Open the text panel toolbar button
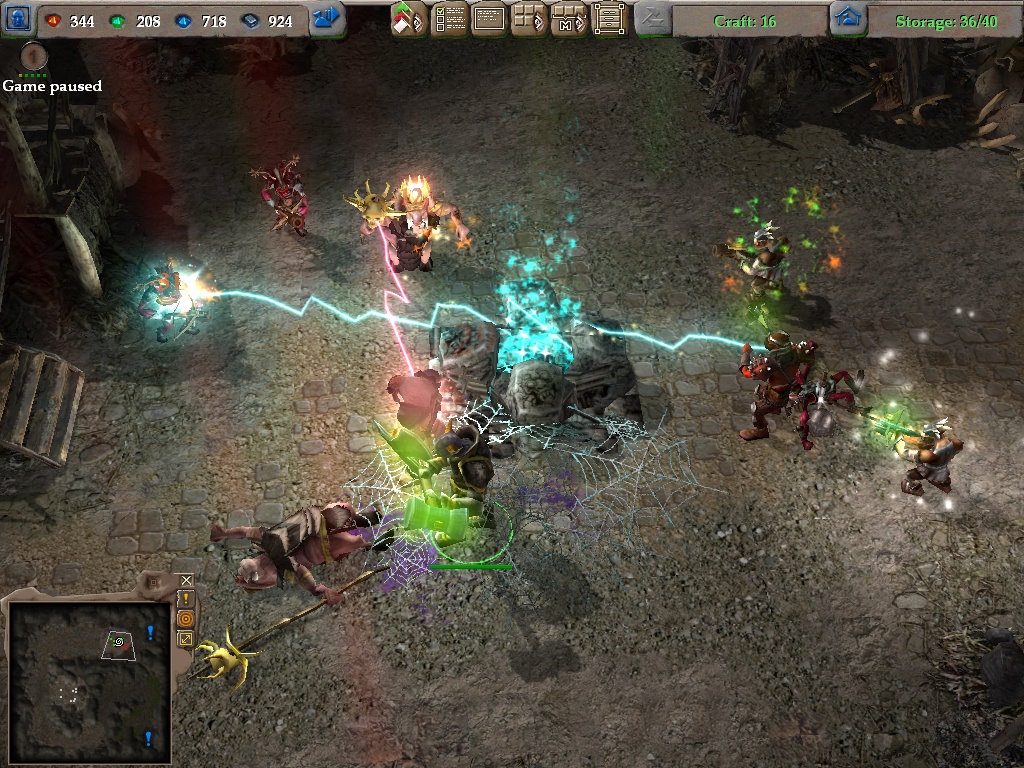Viewport: 1024px width, 768px height. (488, 19)
